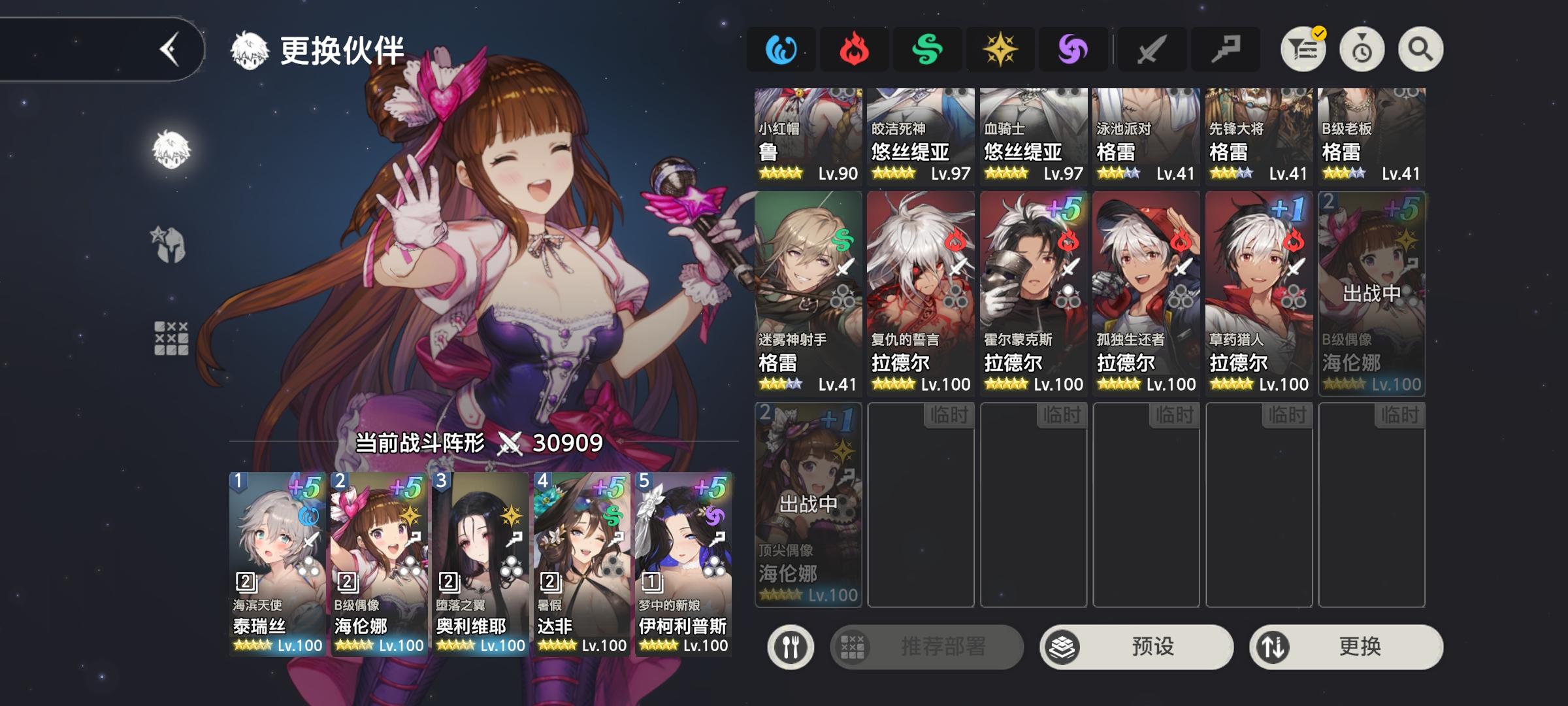Toggle the sword attacker role filter

pyautogui.click(x=1151, y=48)
